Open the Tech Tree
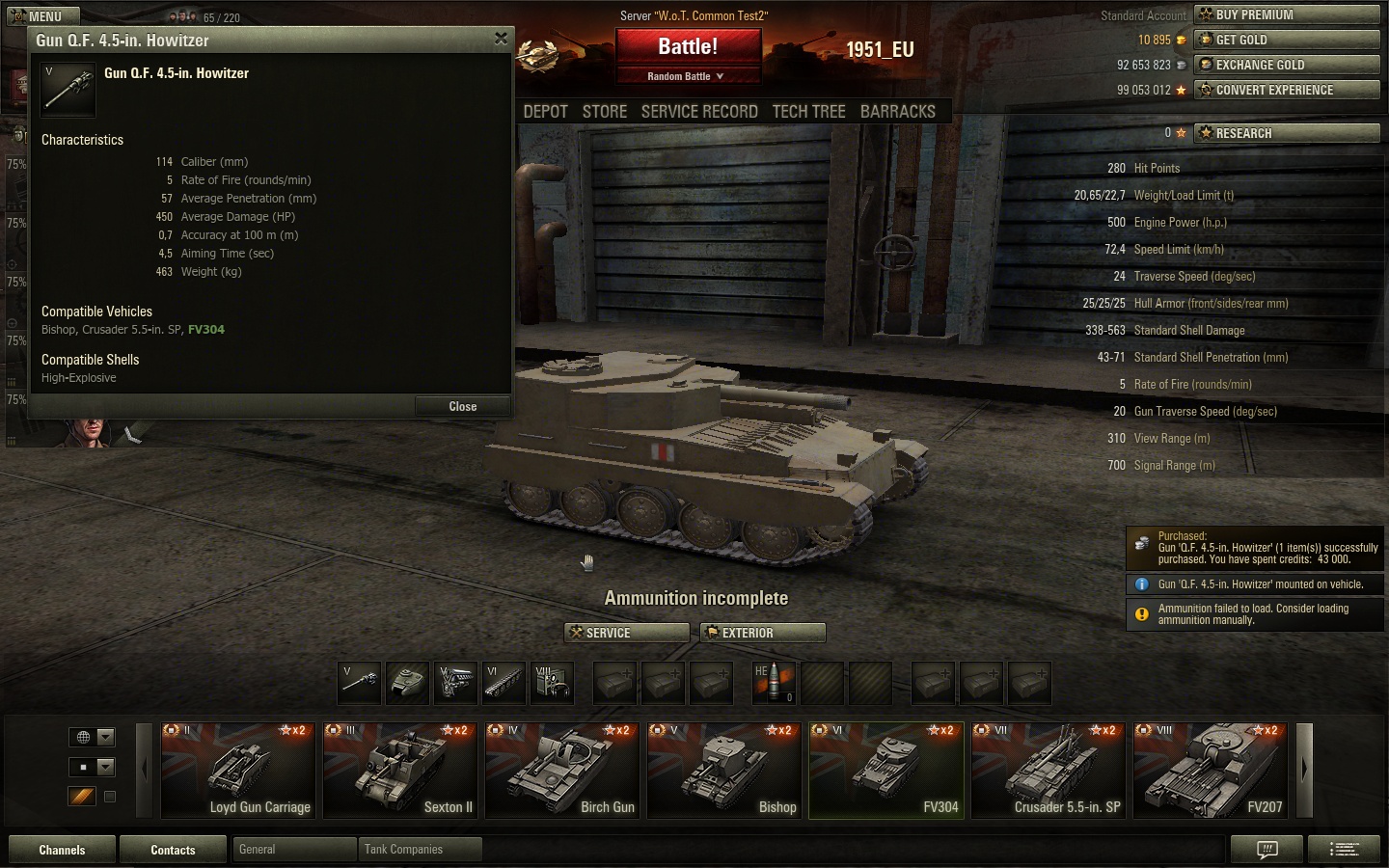Viewport: 1389px width, 868px height. click(x=808, y=112)
